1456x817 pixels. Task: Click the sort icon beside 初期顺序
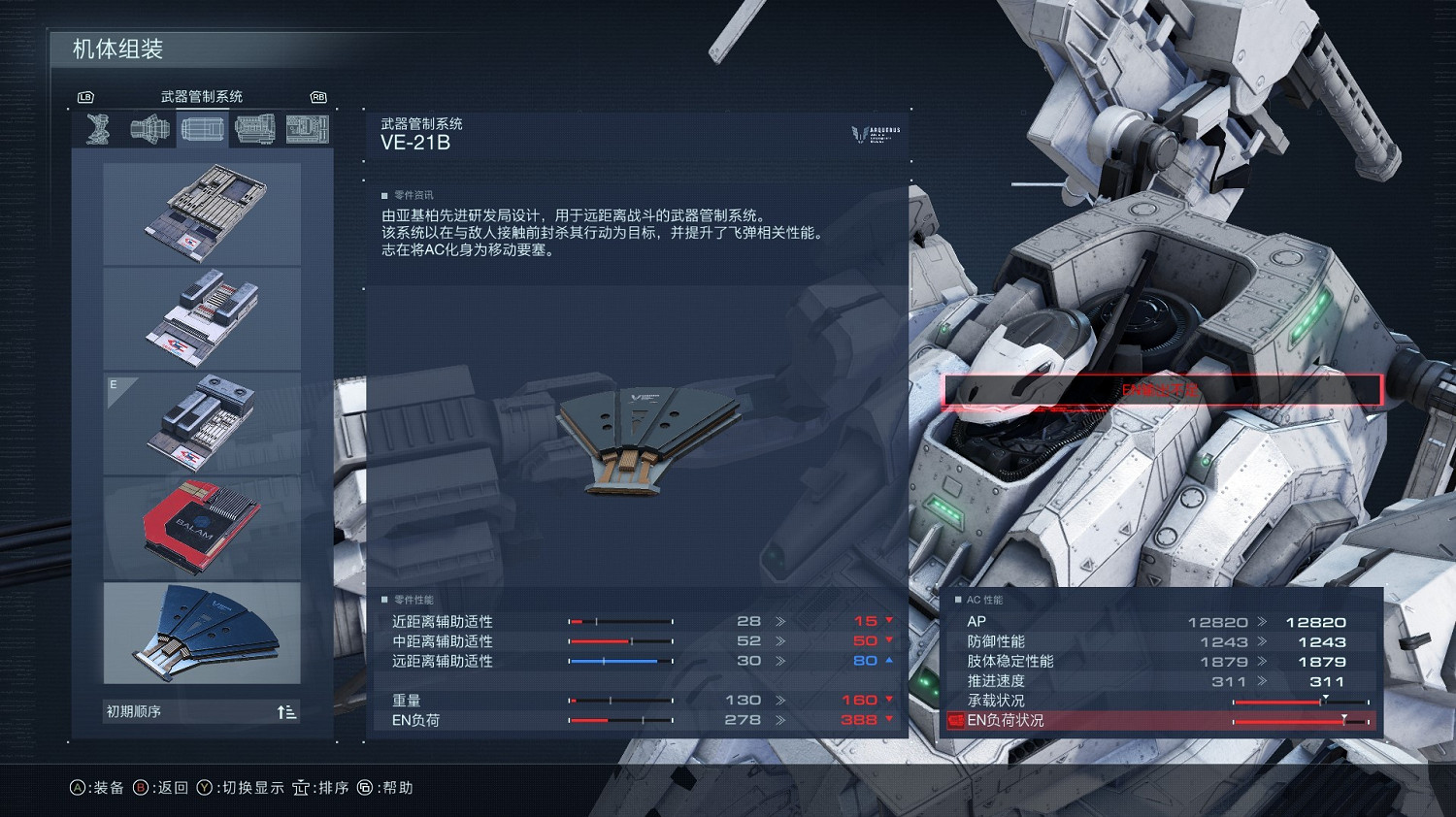[286, 711]
